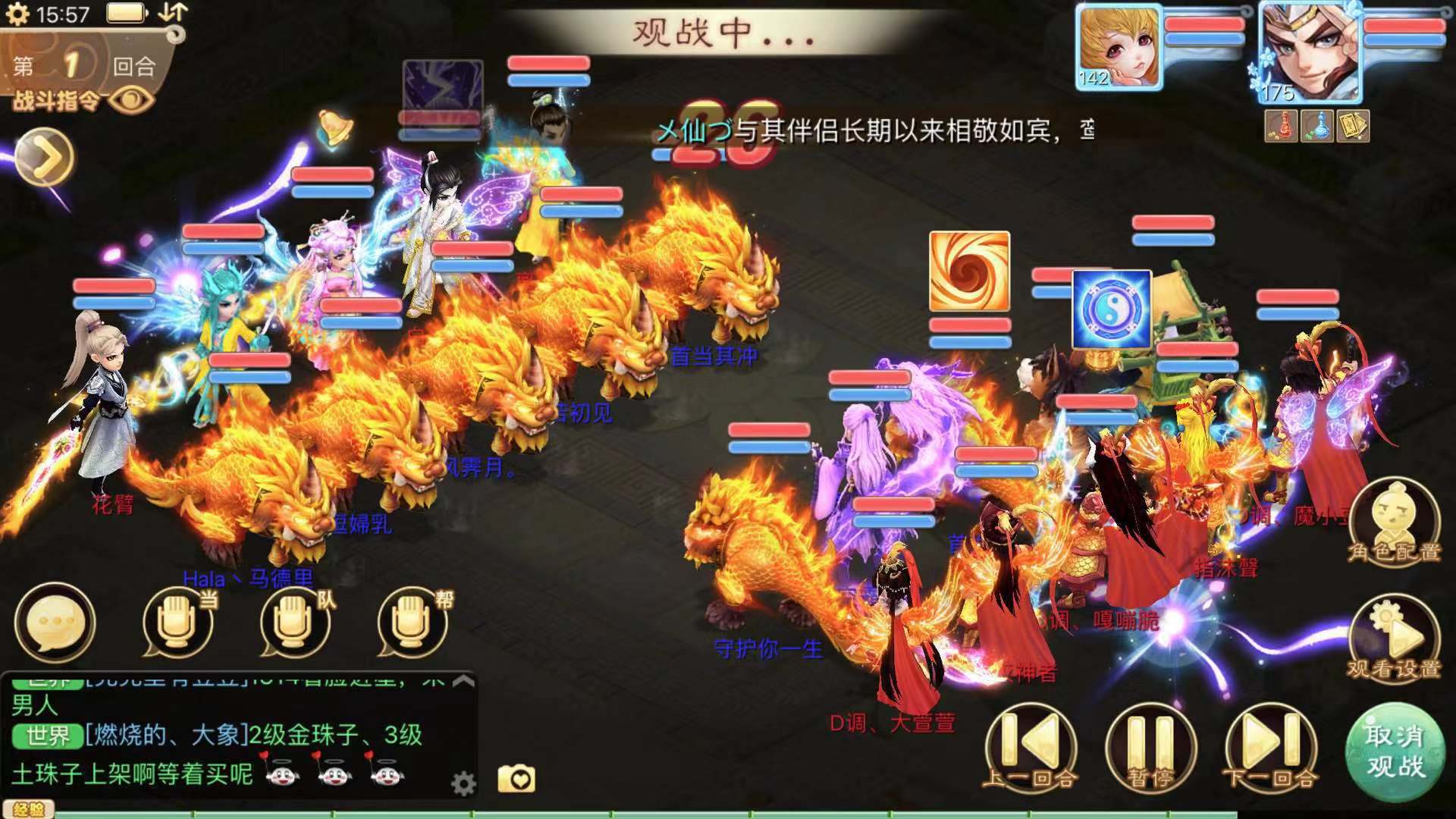
Task: Select the red HP potion item icon
Action: [1281, 126]
